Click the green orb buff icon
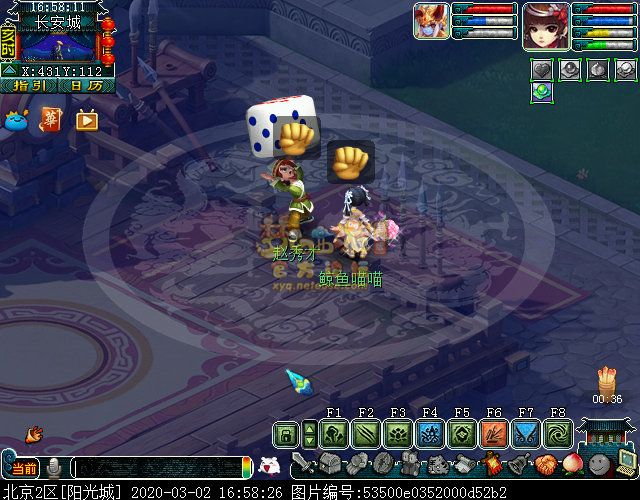The height and width of the screenshot is (500, 640). (x=541, y=92)
